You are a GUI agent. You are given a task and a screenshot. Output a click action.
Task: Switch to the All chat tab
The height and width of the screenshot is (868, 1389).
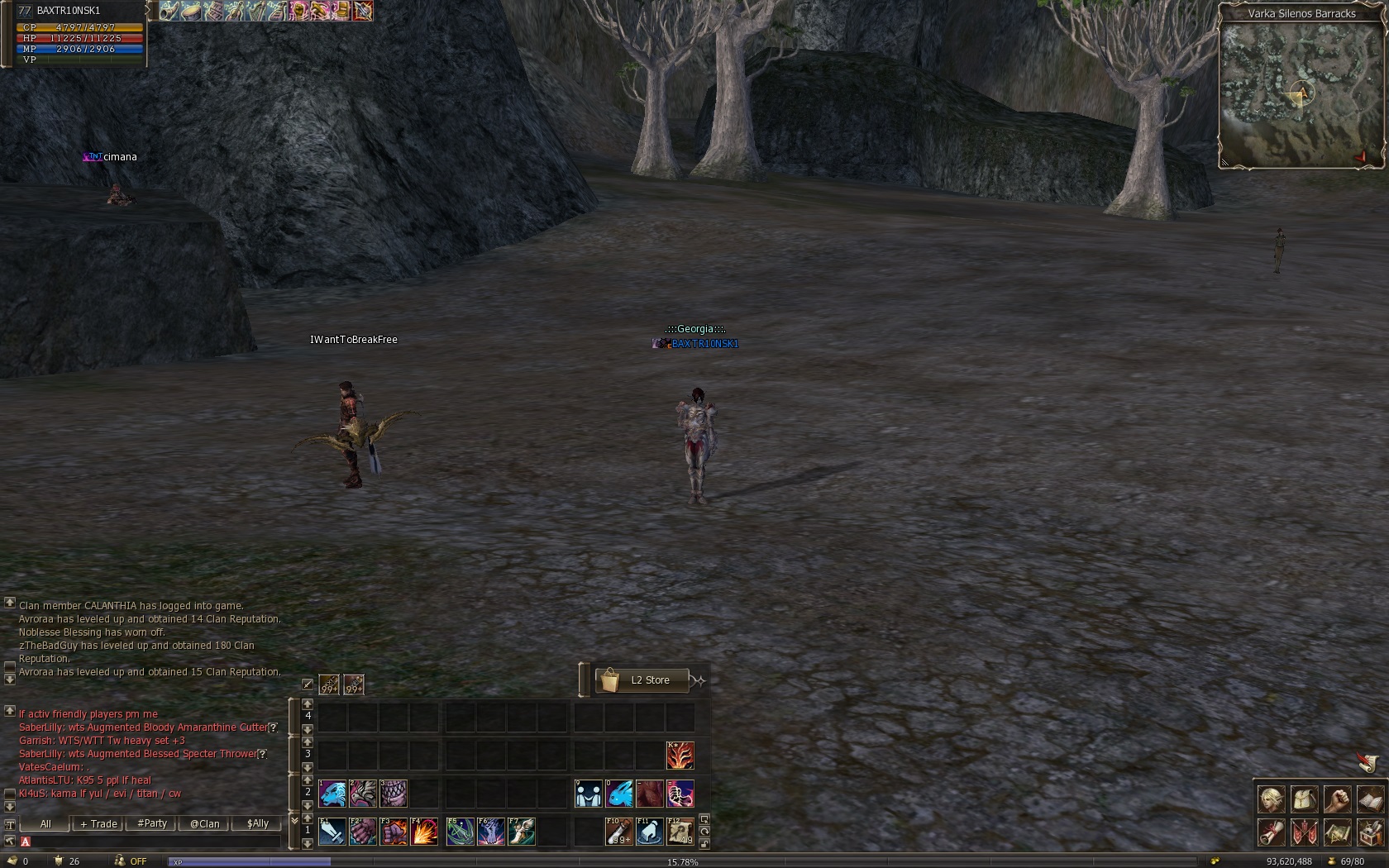[x=45, y=823]
